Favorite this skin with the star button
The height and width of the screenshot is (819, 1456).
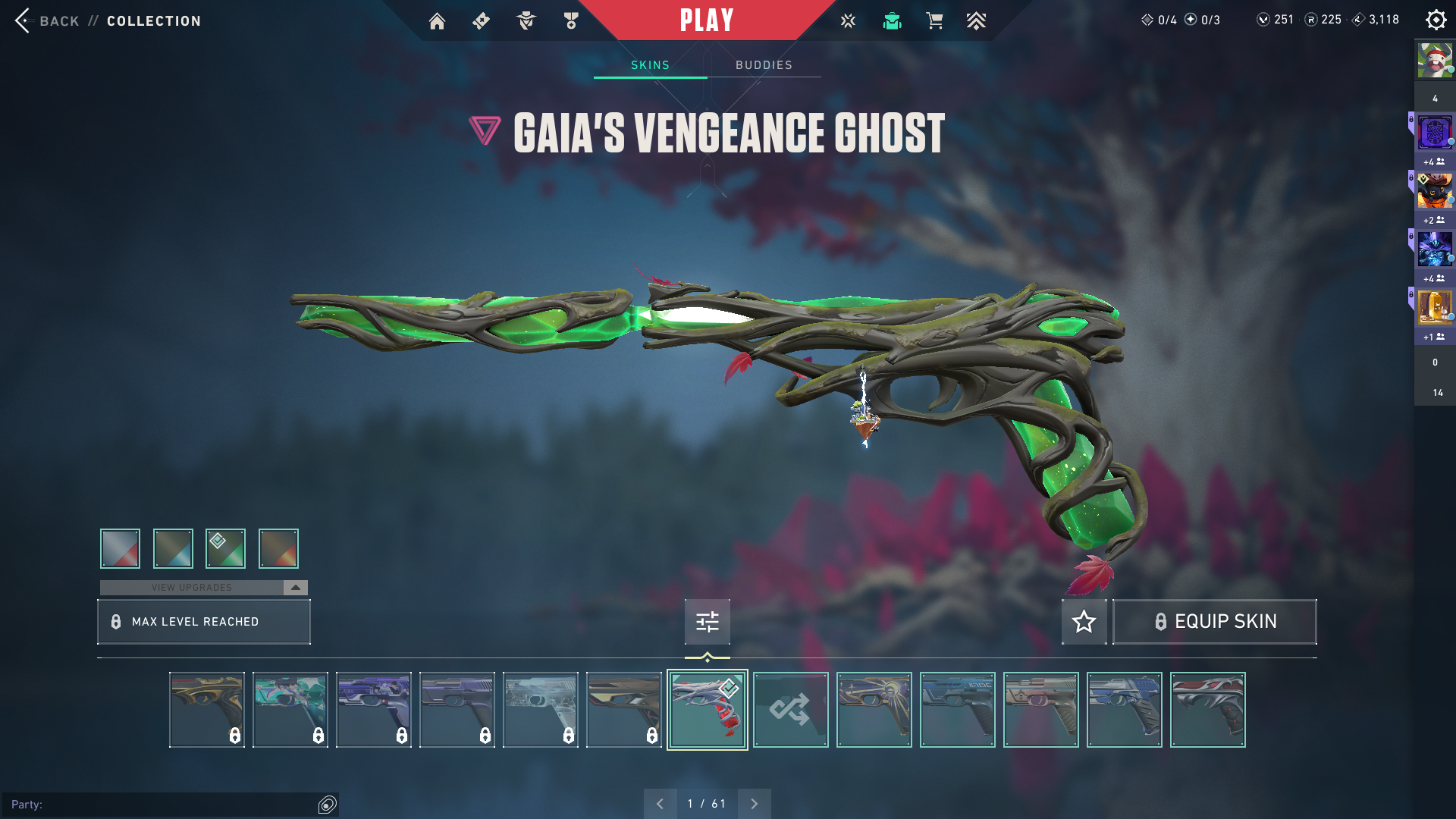tap(1084, 622)
